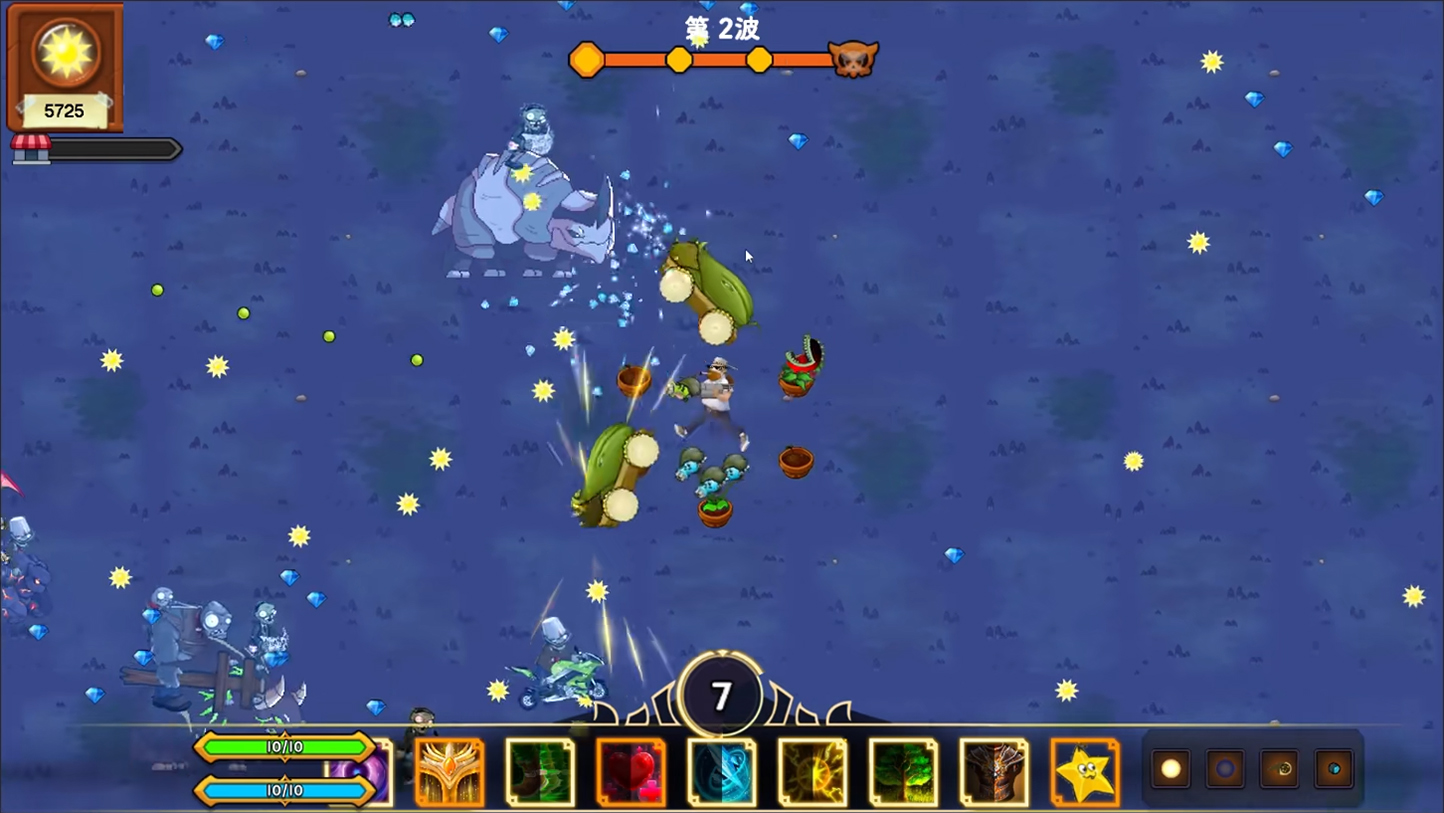The height and width of the screenshot is (813, 1444).
Task: Activate the golden winged armor skill
Action: coord(449,772)
